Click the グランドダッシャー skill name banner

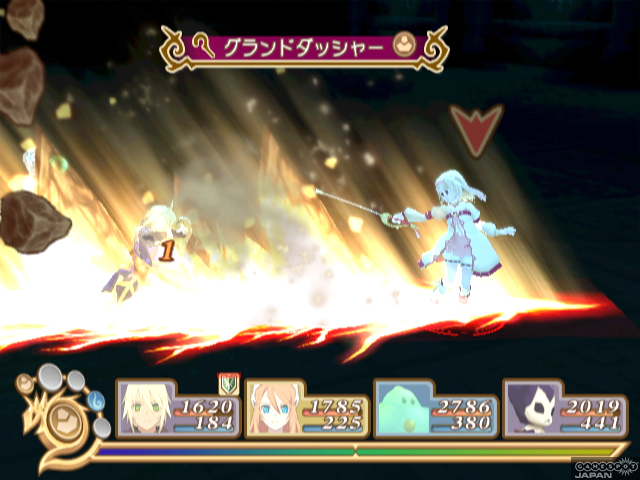point(305,47)
